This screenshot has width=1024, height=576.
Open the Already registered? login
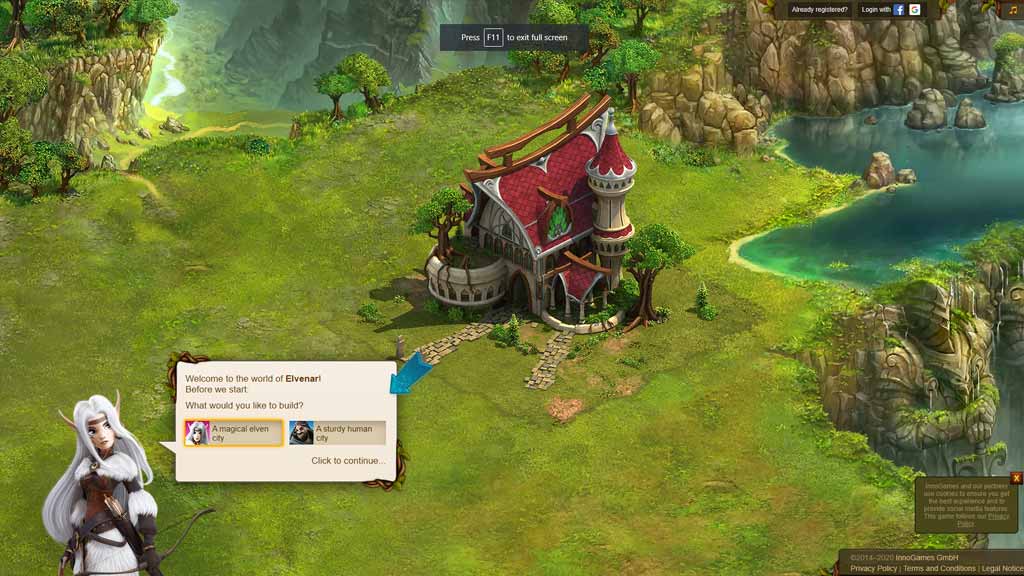(x=819, y=10)
